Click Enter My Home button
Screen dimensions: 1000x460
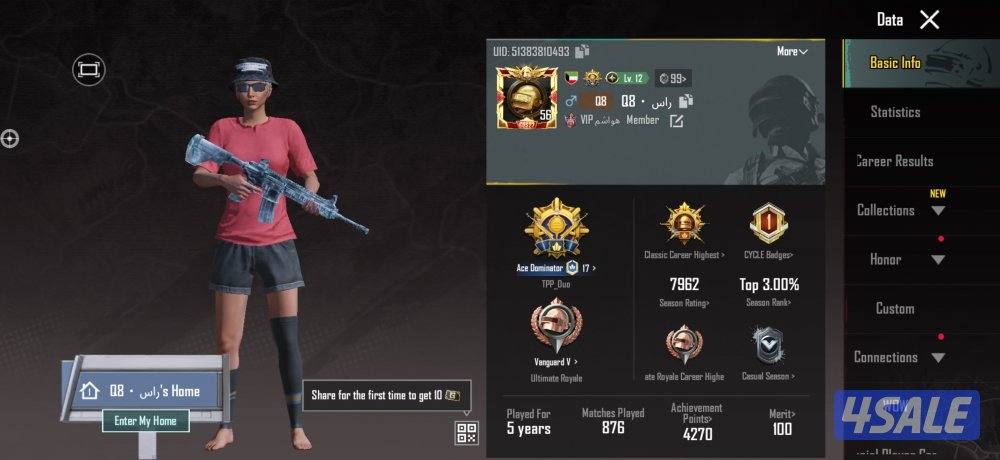pos(145,421)
